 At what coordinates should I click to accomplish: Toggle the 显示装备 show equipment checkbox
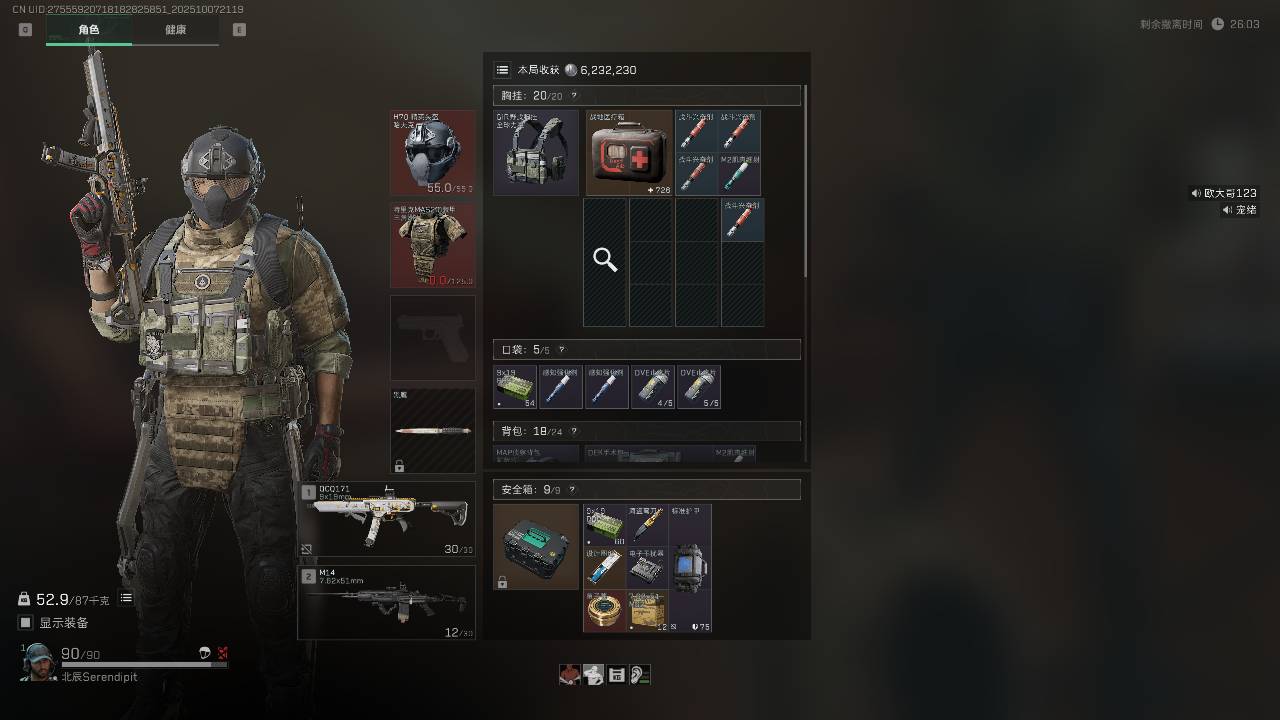26,623
